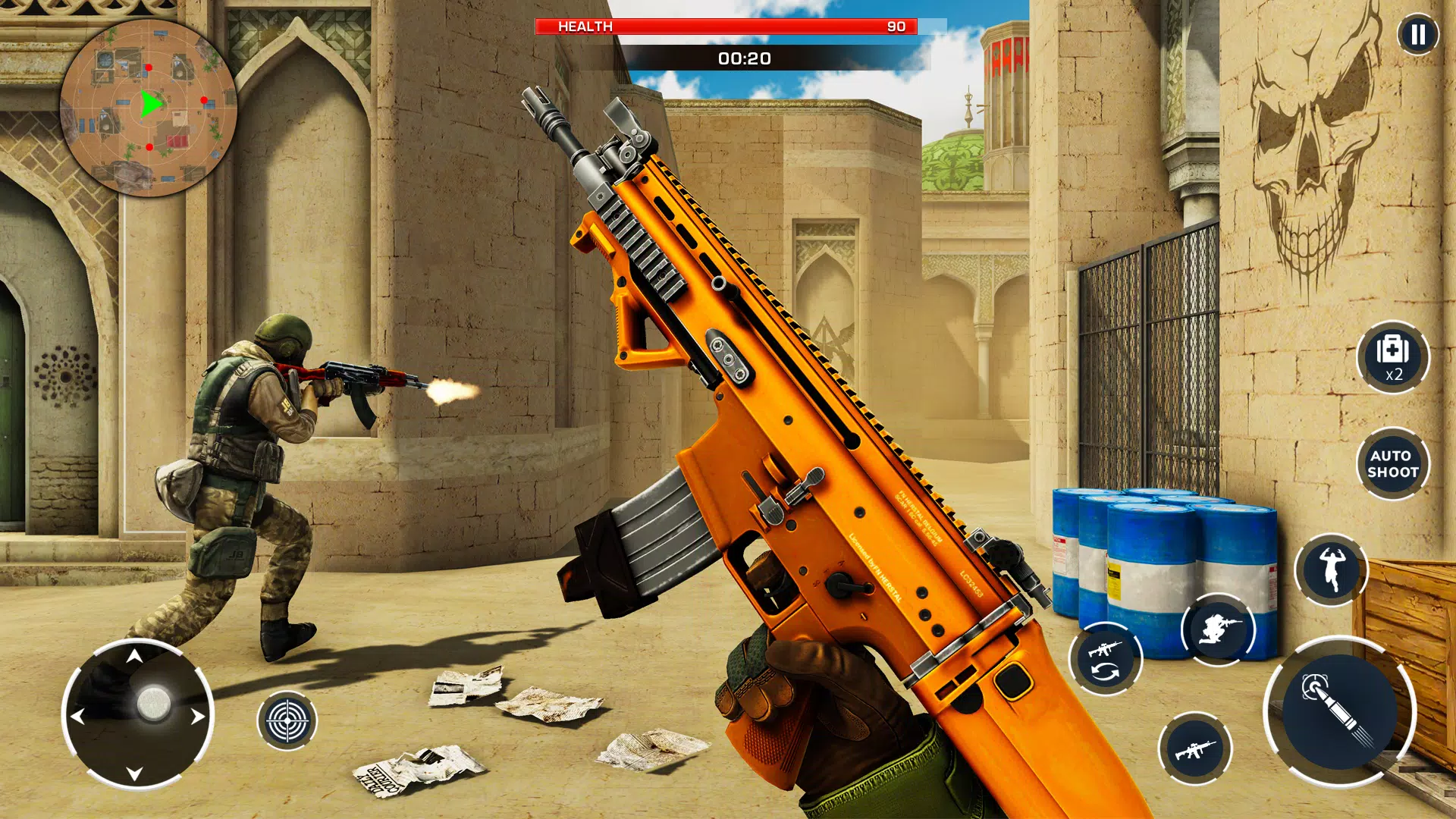Click the health value 90
Viewport: 1456px width, 819px height.
(898, 27)
